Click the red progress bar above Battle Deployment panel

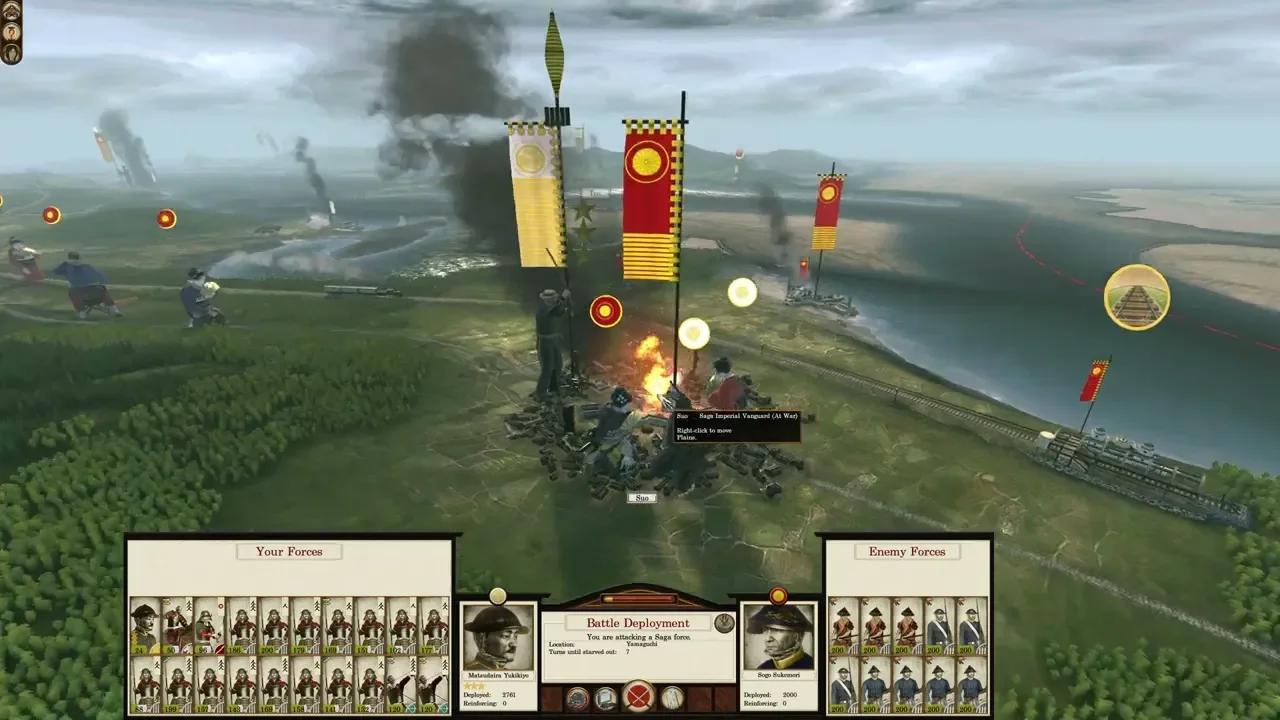coord(640,600)
